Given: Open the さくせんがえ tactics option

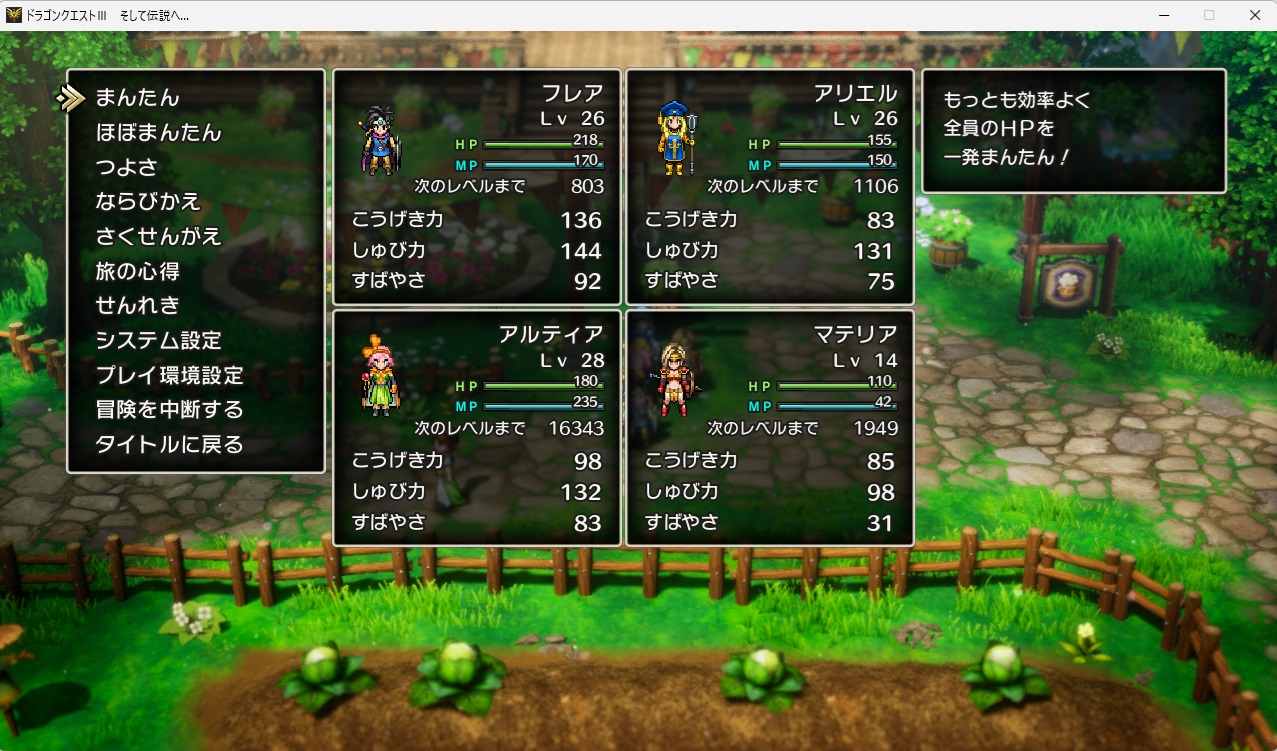Looking at the screenshot, I should click(158, 237).
